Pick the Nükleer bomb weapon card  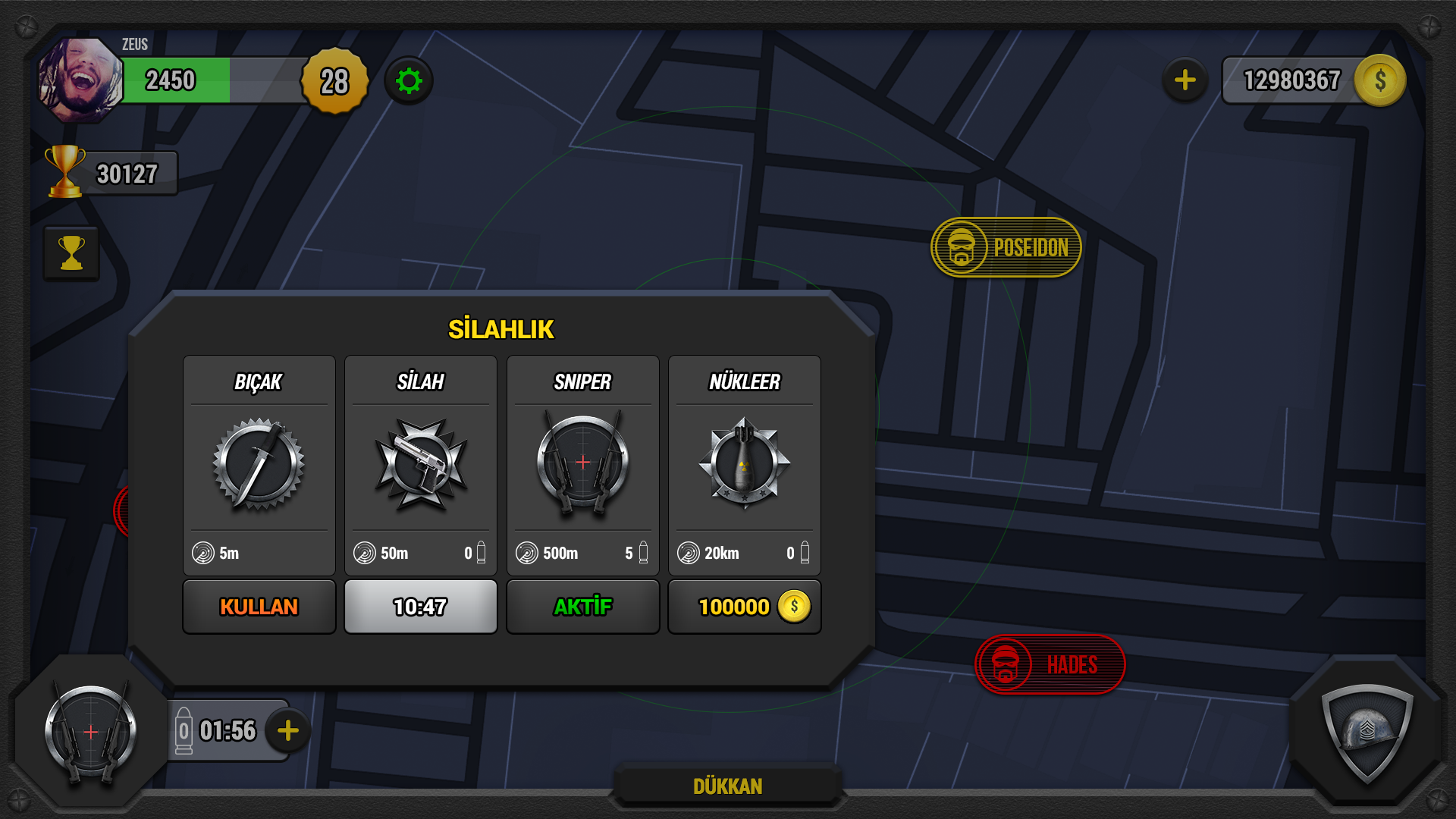(744, 464)
